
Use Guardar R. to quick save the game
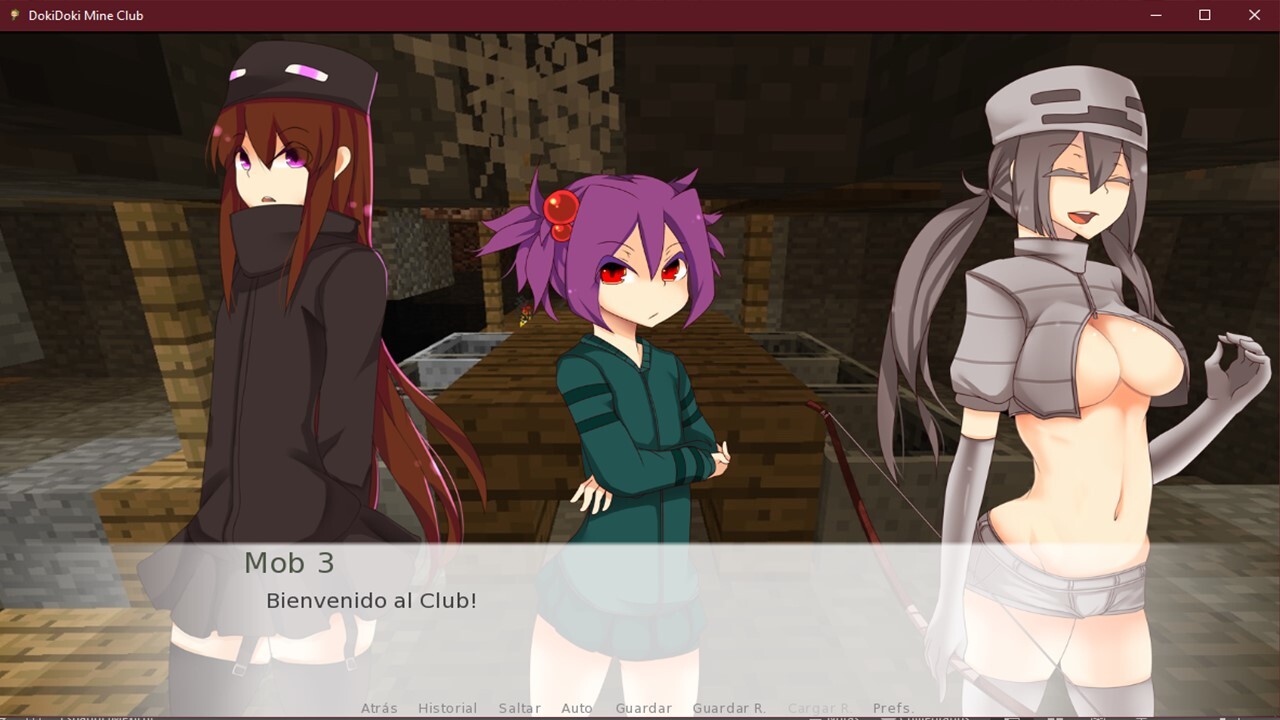[729, 708]
